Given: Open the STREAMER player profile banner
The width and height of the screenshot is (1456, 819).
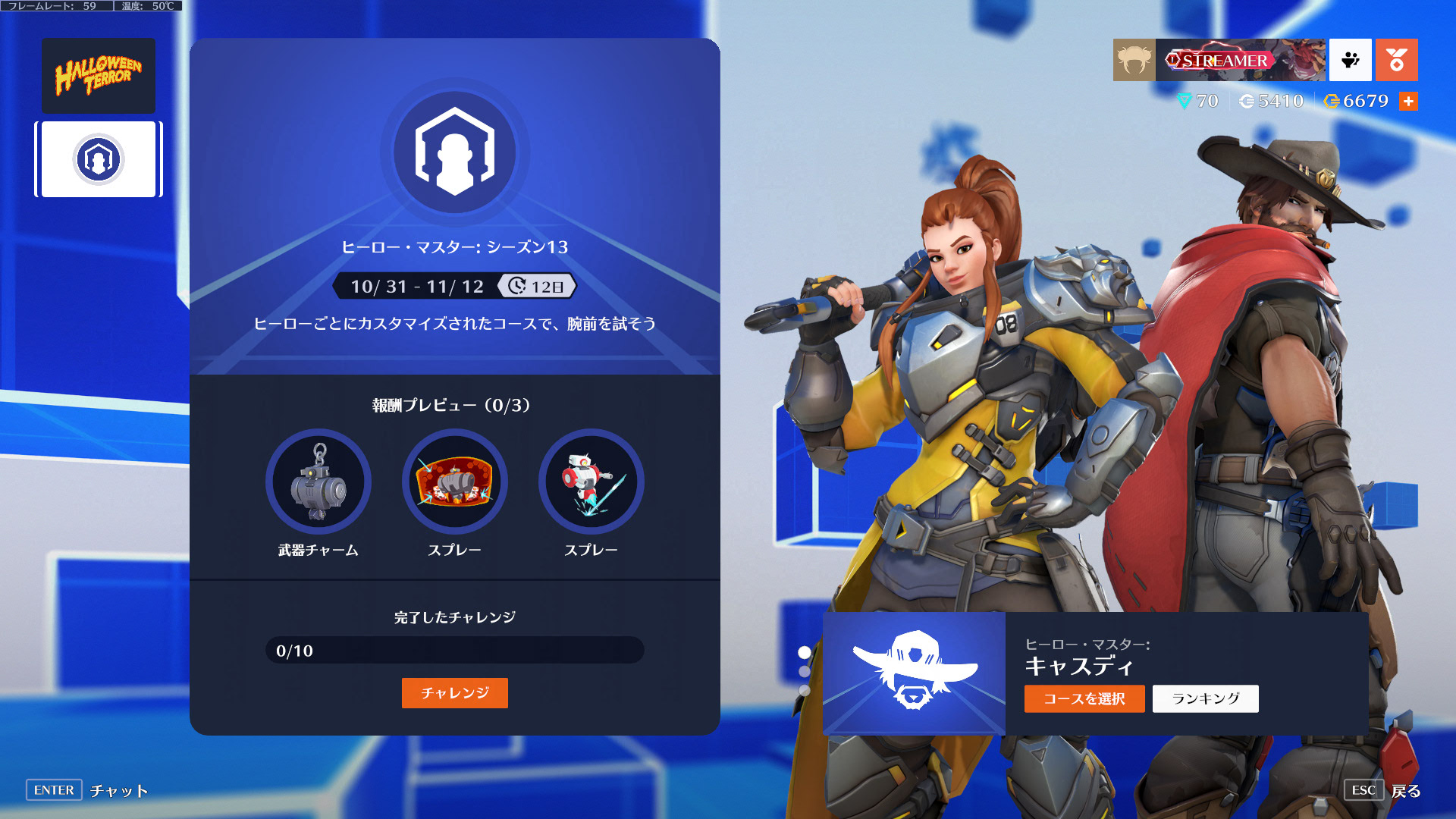Looking at the screenshot, I should pyautogui.click(x=1240, y=60).
